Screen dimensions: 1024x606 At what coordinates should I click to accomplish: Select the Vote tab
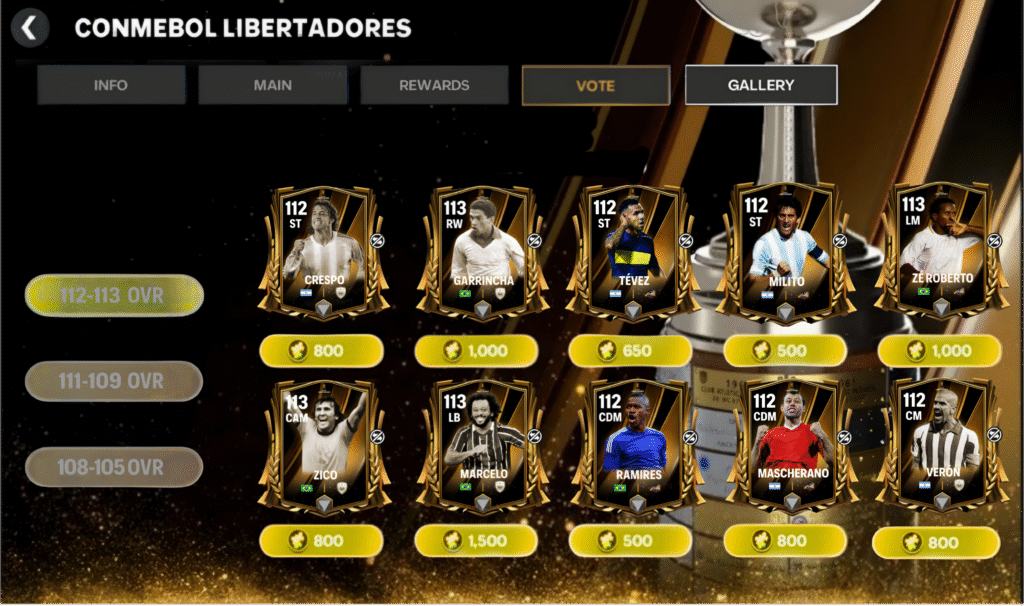[x=596, y=85]
